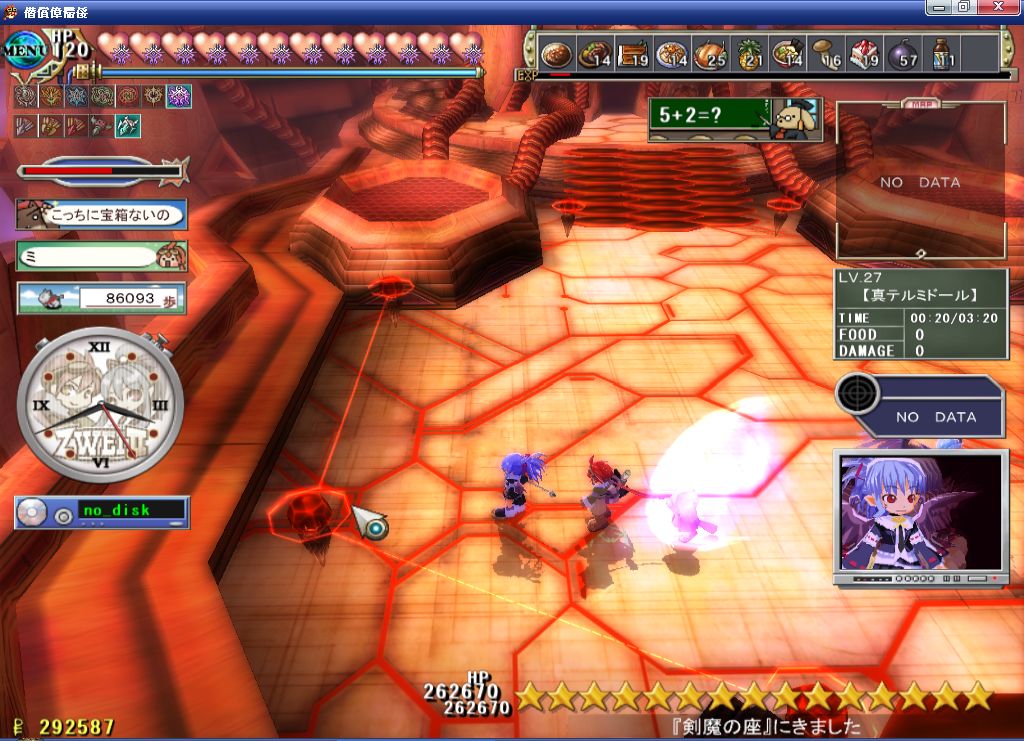
Task: Click the pet treasure hint message
Action: pos(101,214)
